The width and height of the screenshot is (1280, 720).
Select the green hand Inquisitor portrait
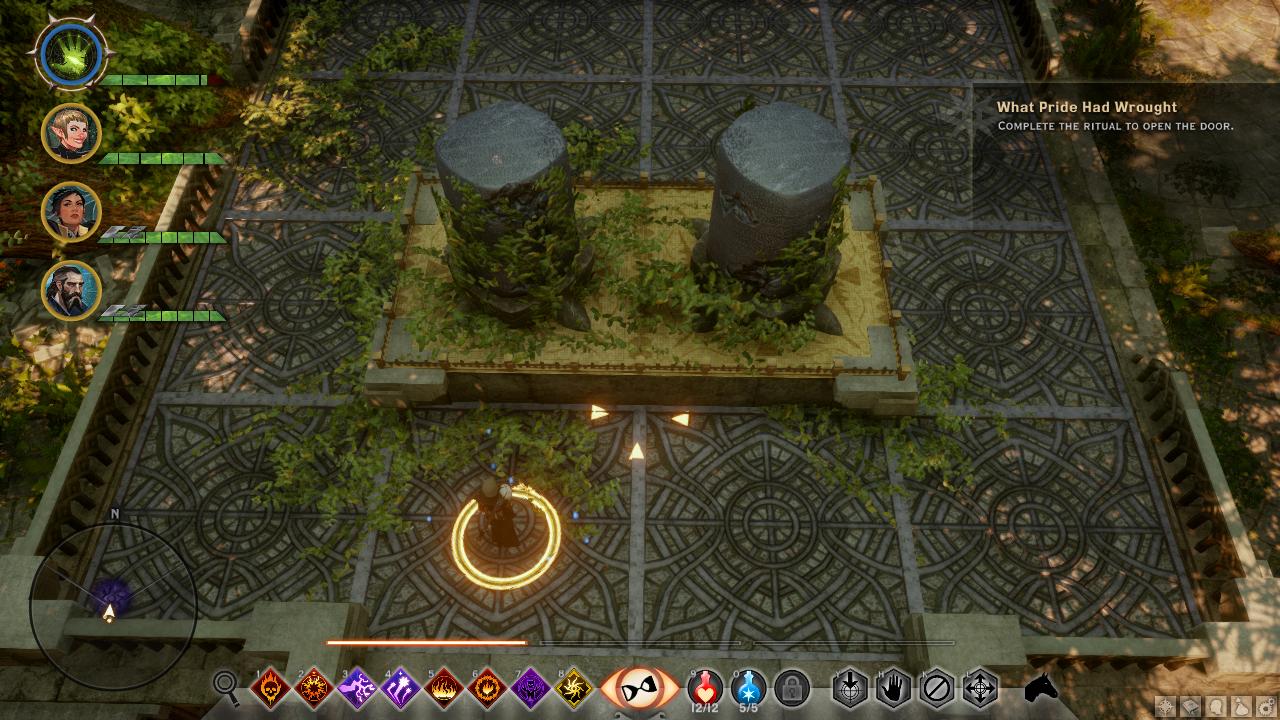pos(71,53)
